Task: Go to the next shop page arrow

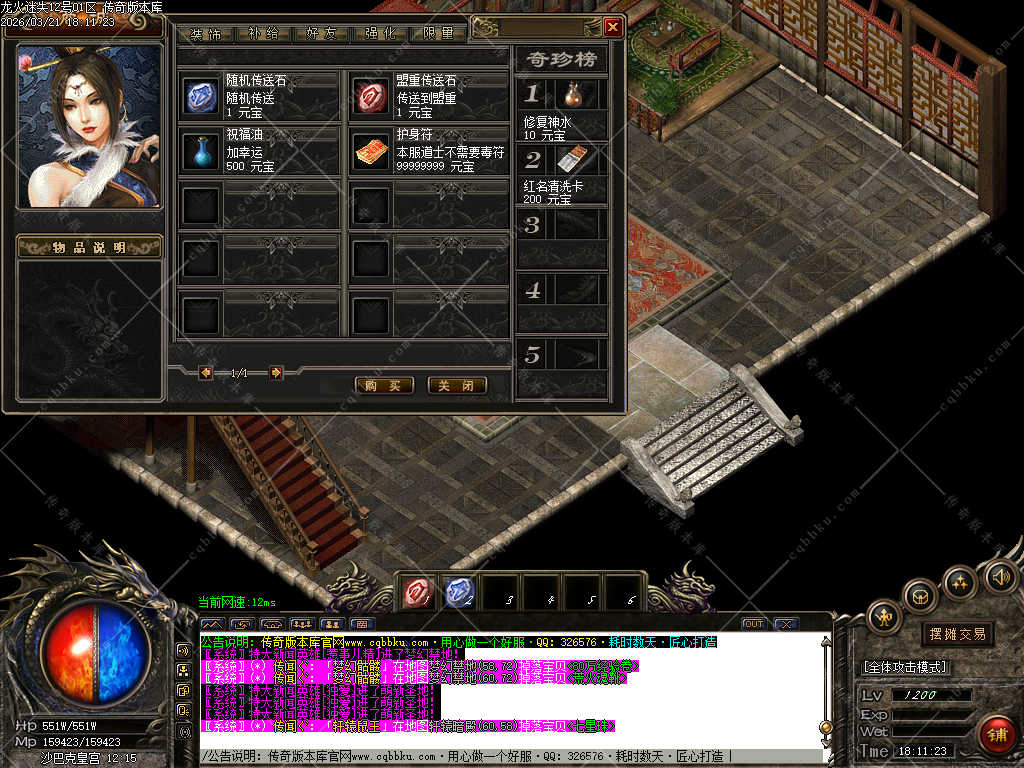Action: click(x=276, y=373)
